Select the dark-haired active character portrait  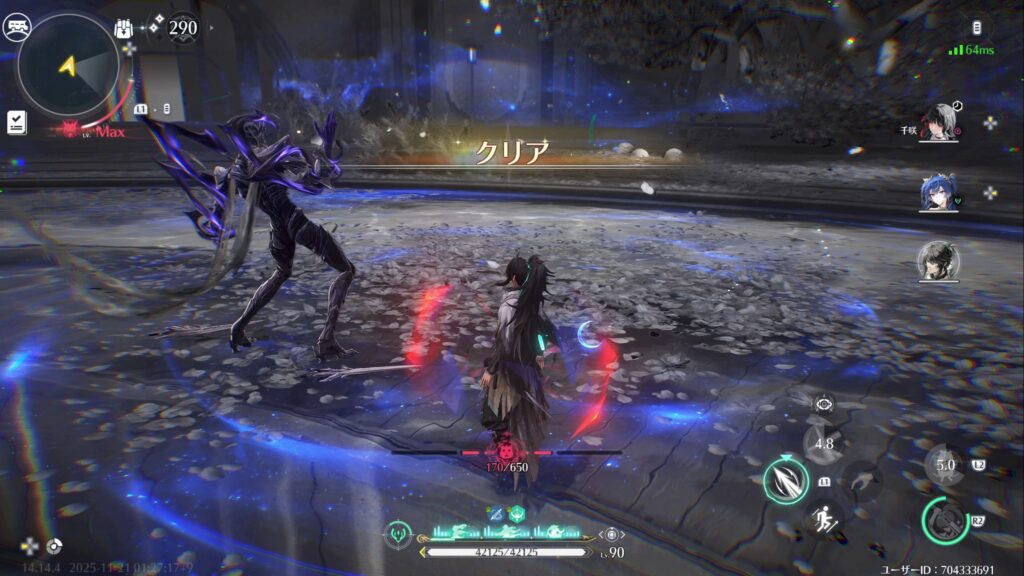tap(939, 261)
